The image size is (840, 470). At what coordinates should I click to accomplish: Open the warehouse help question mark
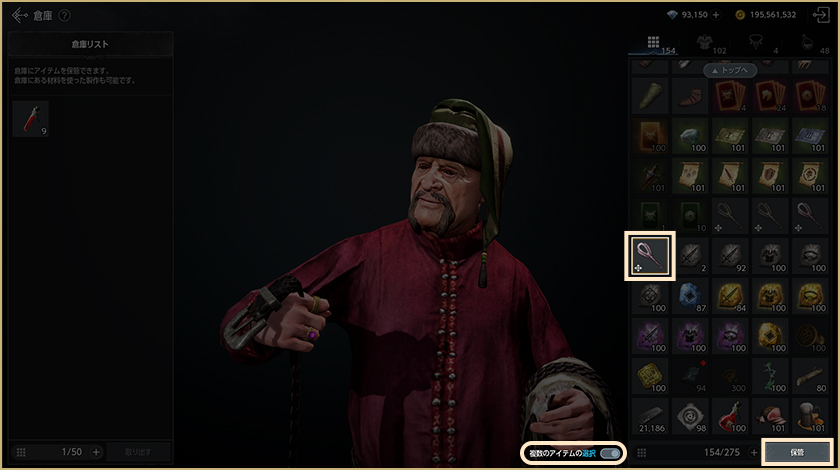click(65, 15)
